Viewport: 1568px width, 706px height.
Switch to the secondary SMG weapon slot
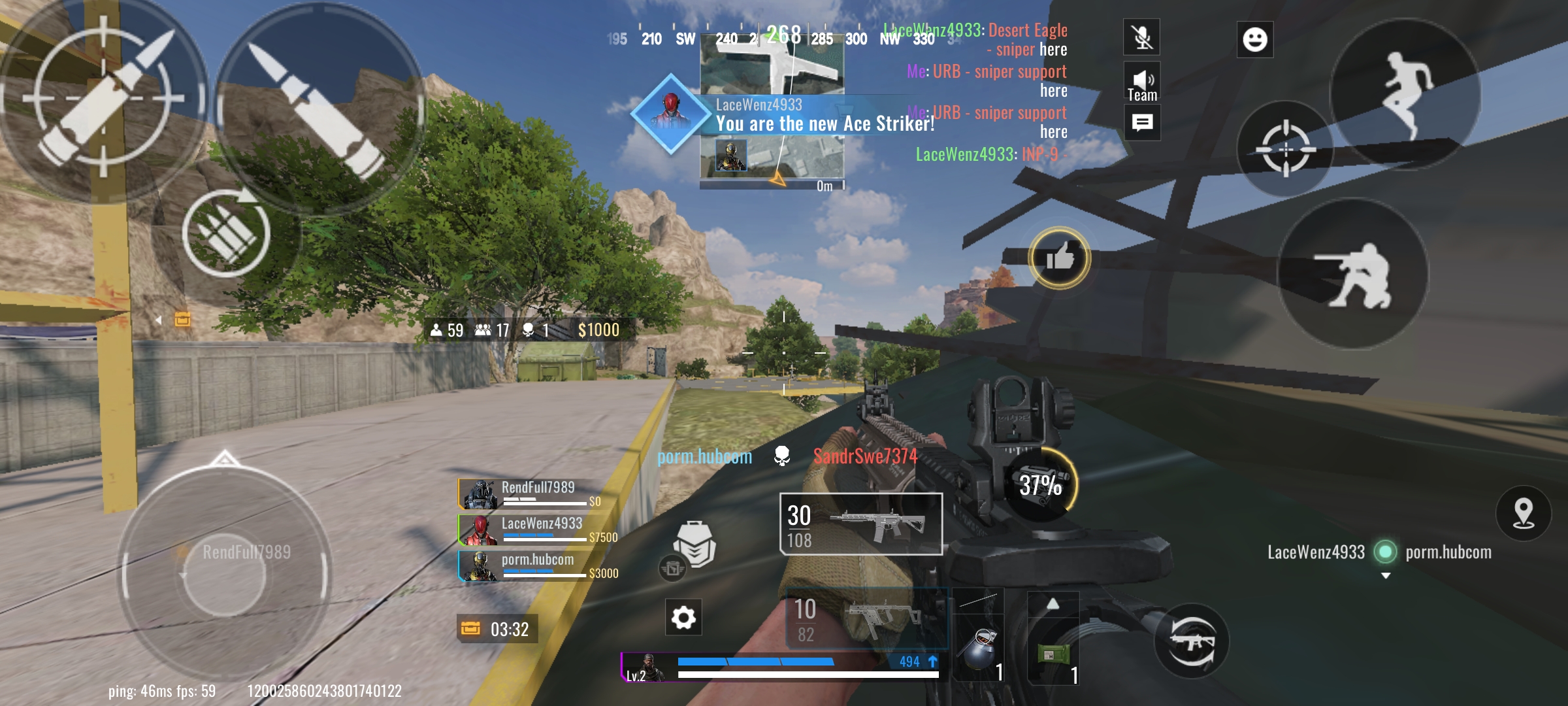tap(866, 618)
